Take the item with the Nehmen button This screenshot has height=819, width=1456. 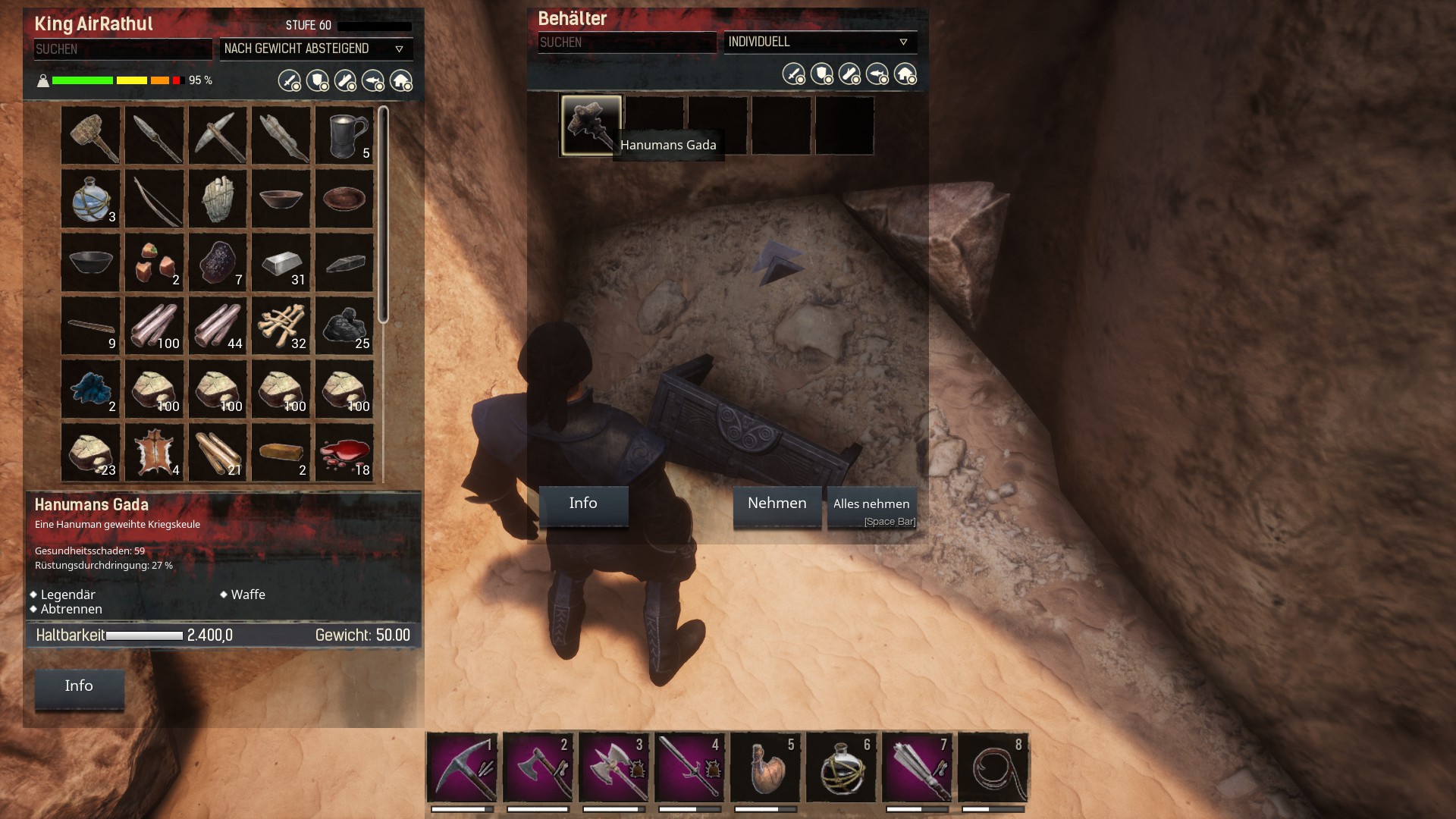point(777,505)
